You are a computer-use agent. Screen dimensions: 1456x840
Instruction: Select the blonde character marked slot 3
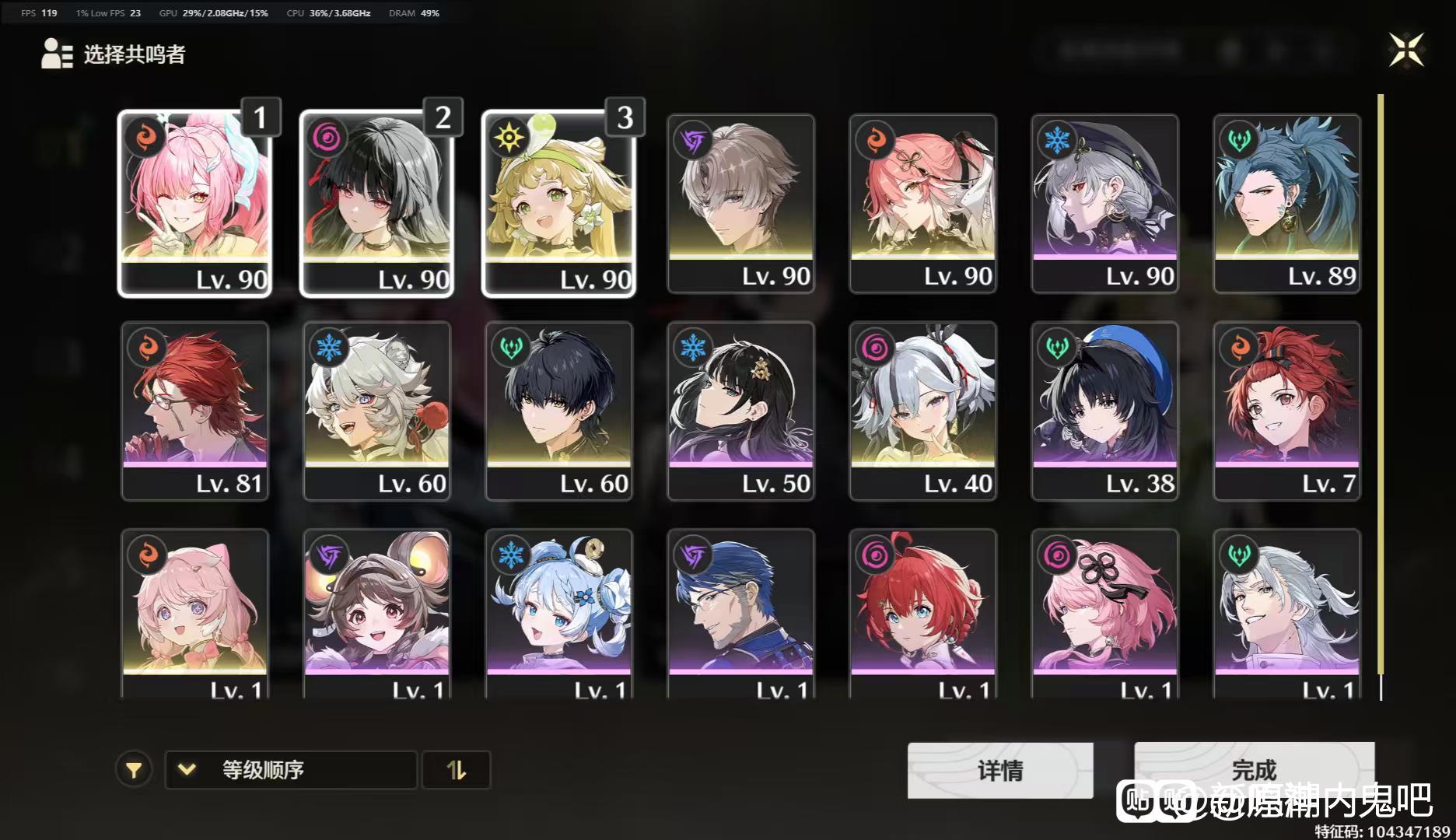click(x=559, y=202)
